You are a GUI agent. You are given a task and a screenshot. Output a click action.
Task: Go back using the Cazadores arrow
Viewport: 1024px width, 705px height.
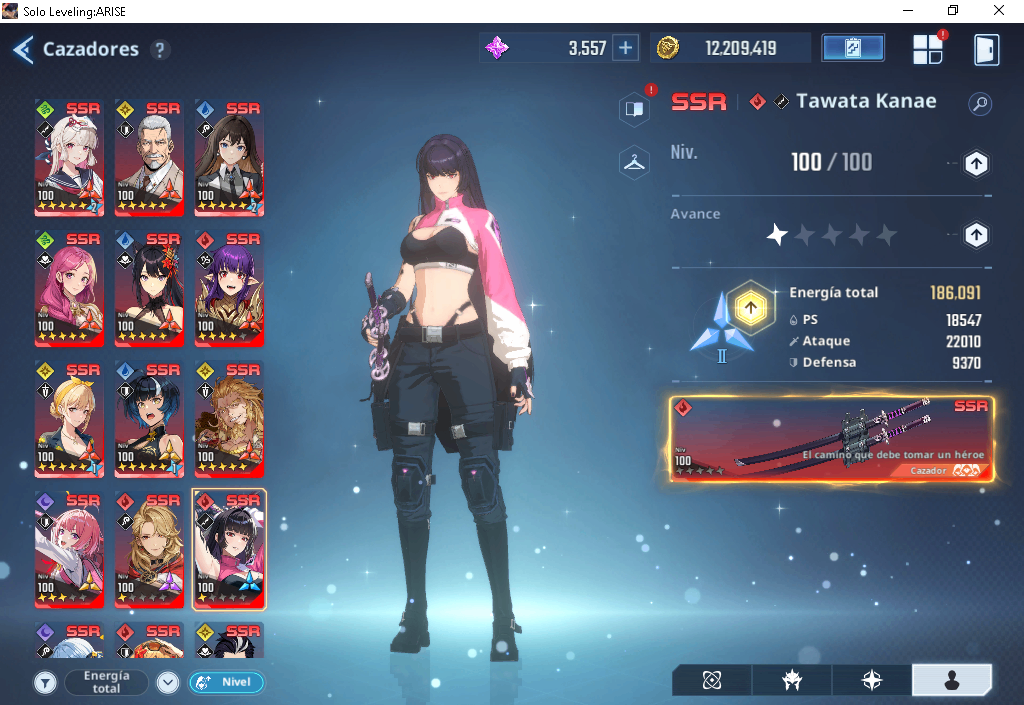coord(23,49)
